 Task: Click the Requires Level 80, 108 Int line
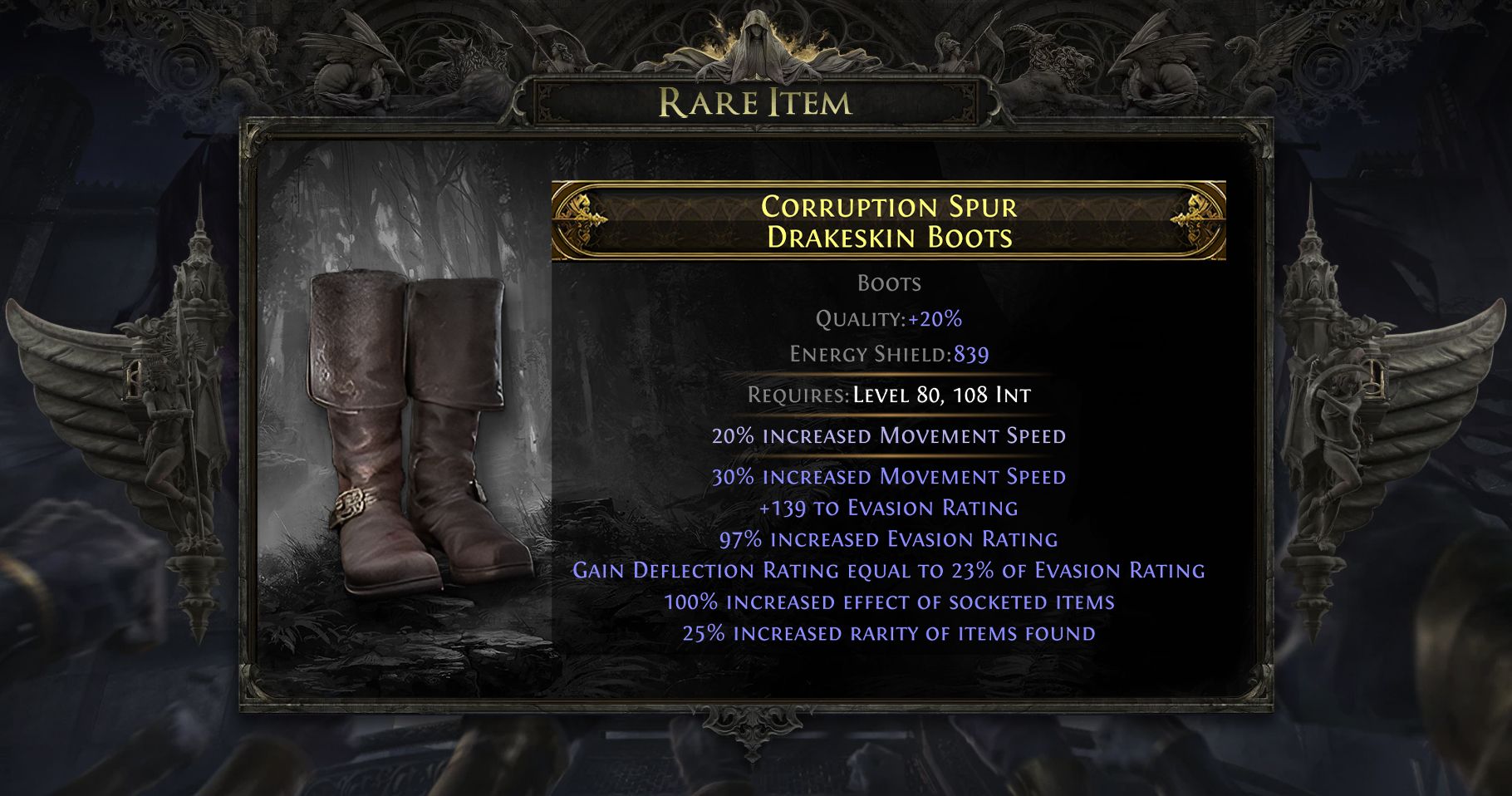pyautogui.click(x=889, y=396)
